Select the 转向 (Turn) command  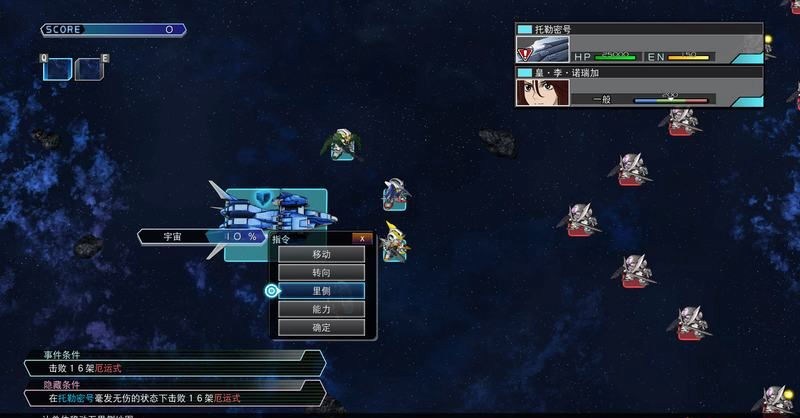click(321, 272)
